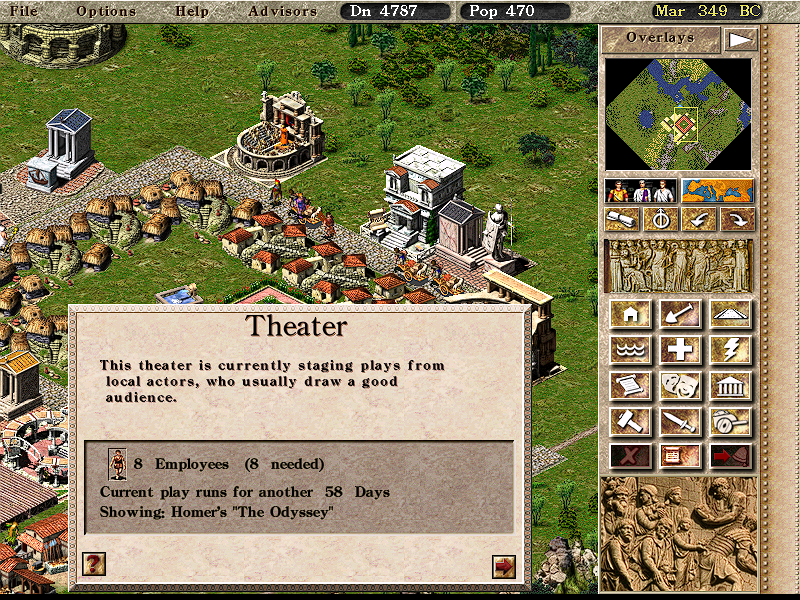Image resolution: width=800 pixels, height=600 pixels.
Task: Open the Options menu
Action: tap(106, 11)
